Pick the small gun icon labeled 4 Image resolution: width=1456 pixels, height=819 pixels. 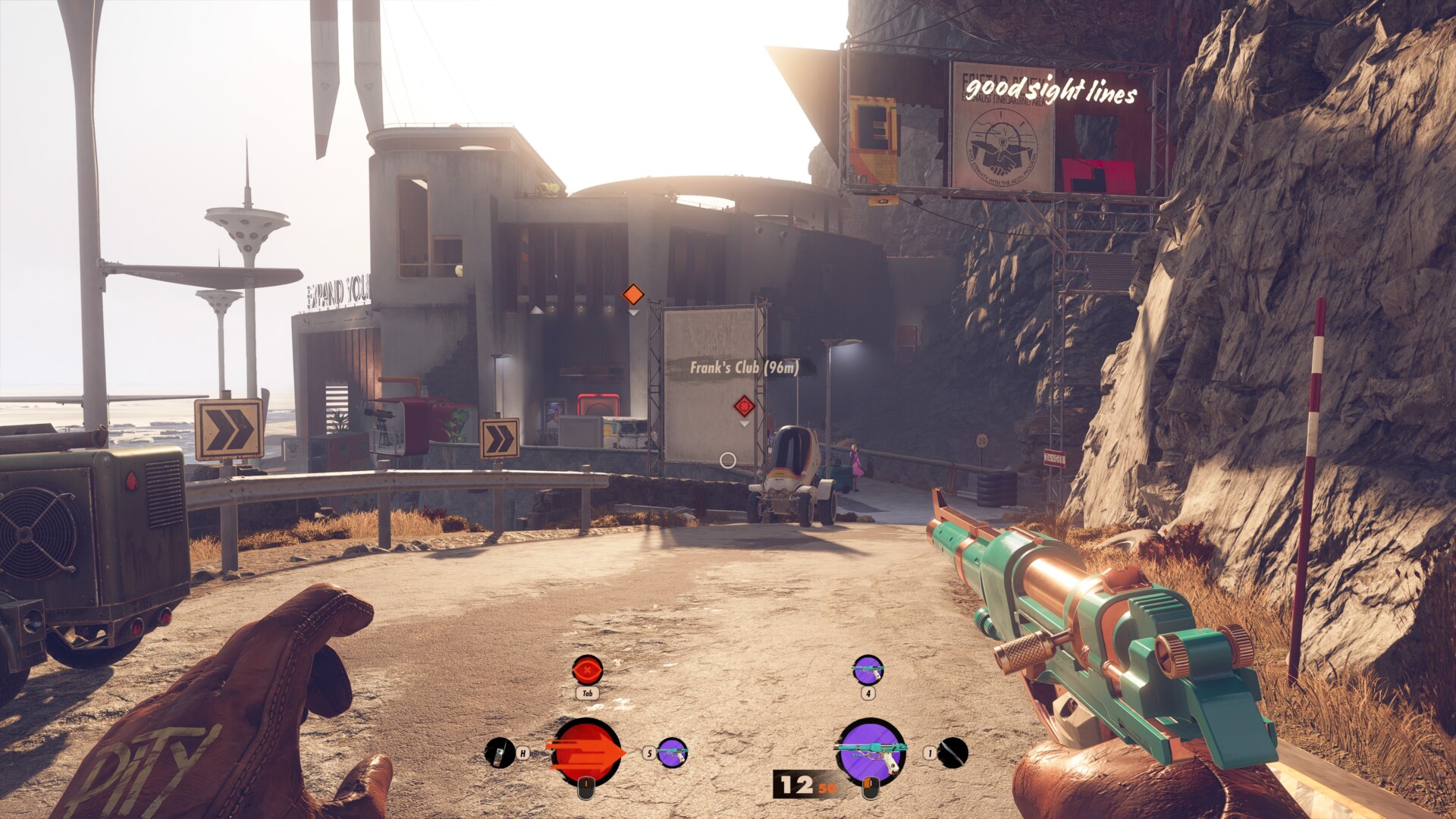868,670
